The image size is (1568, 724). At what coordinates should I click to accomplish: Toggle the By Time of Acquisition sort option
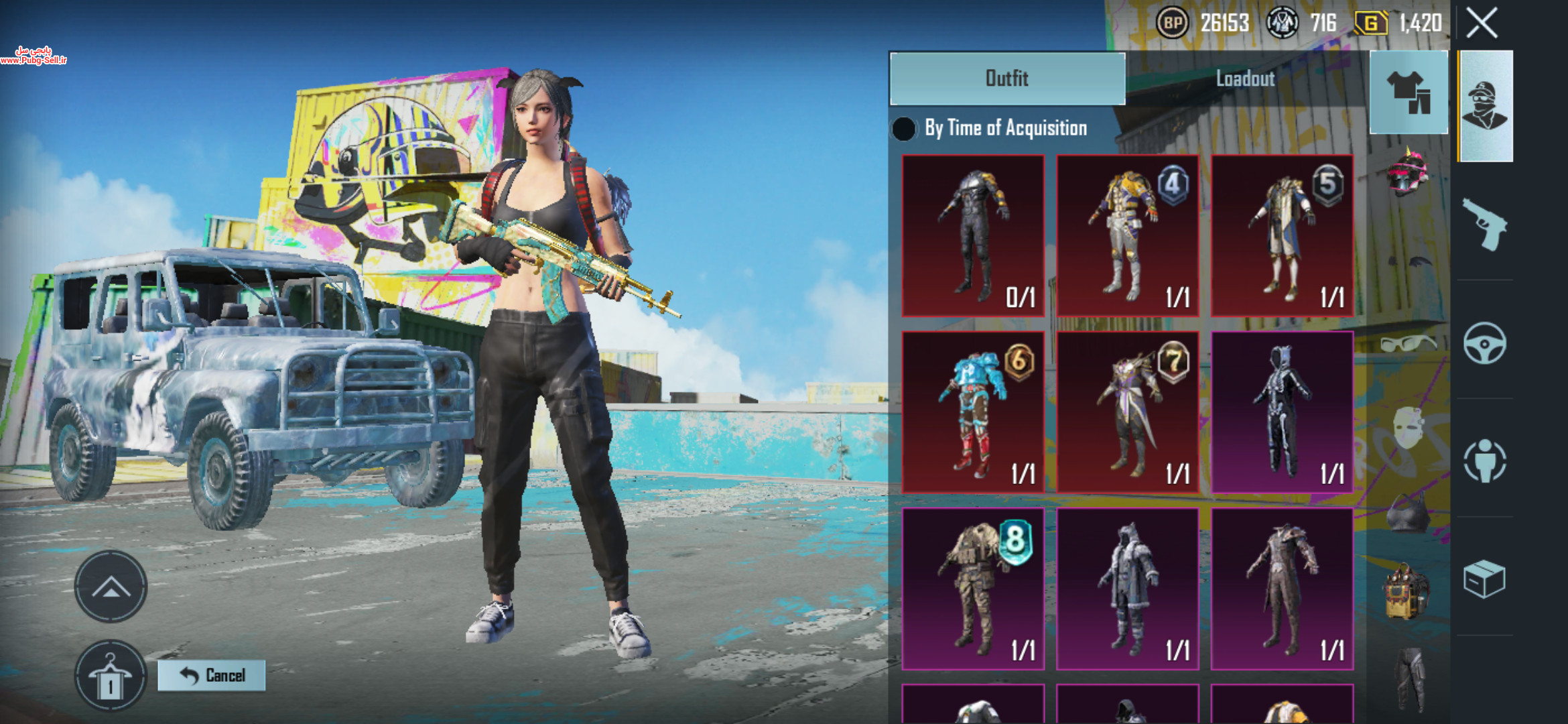pyautogui.click(x=904, y=129)
